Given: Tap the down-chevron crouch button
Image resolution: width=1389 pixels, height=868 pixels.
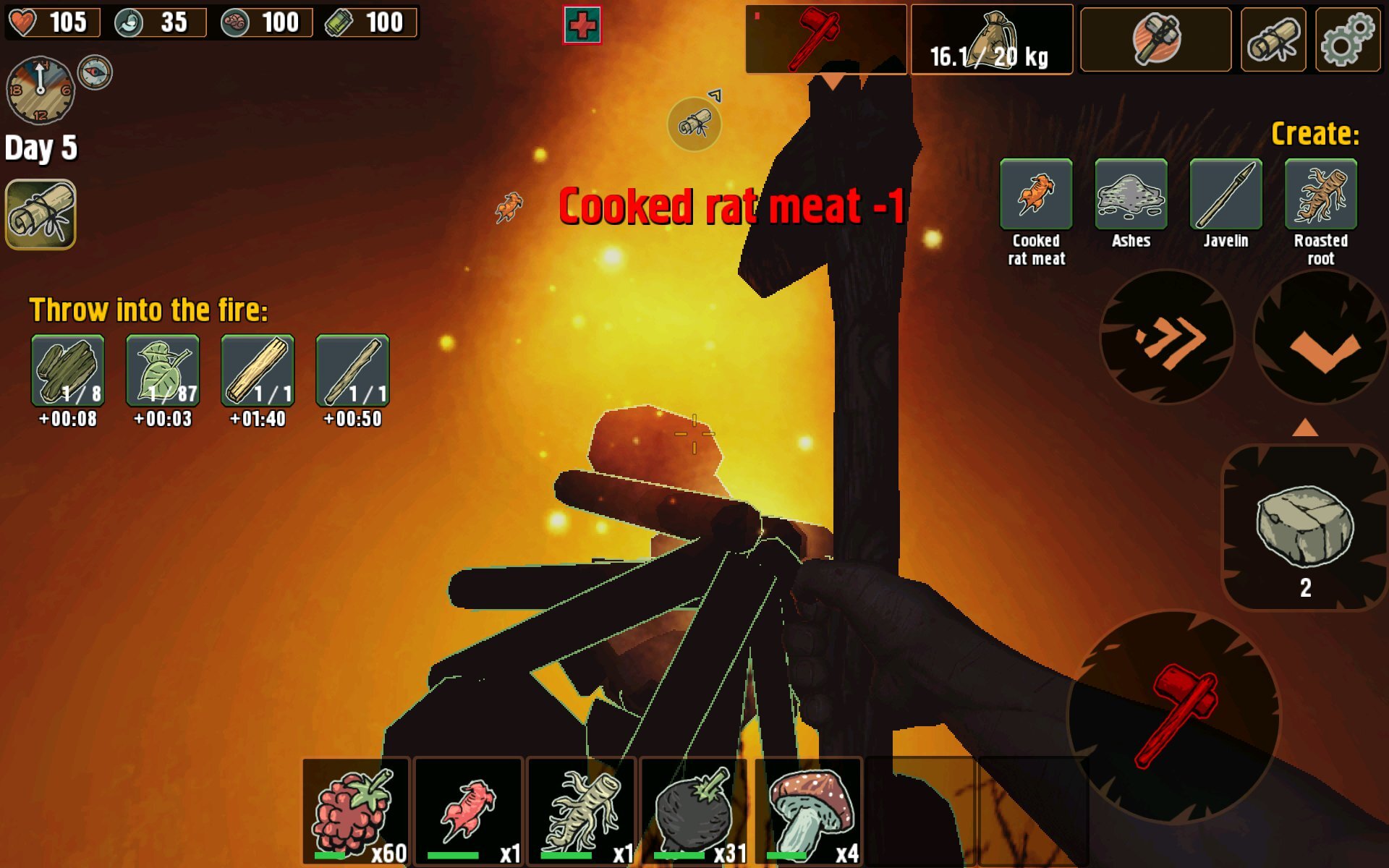Looking at the screenshot, I should 1322,337.
